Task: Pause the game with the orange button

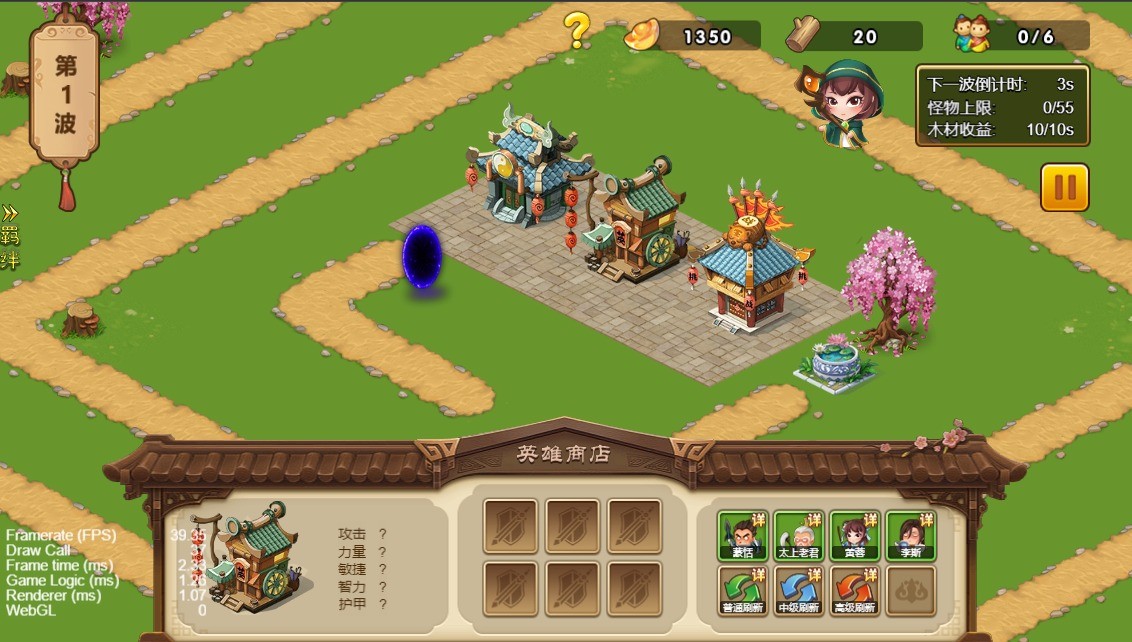Action: pyautogui.click(x=1064, y=188)
